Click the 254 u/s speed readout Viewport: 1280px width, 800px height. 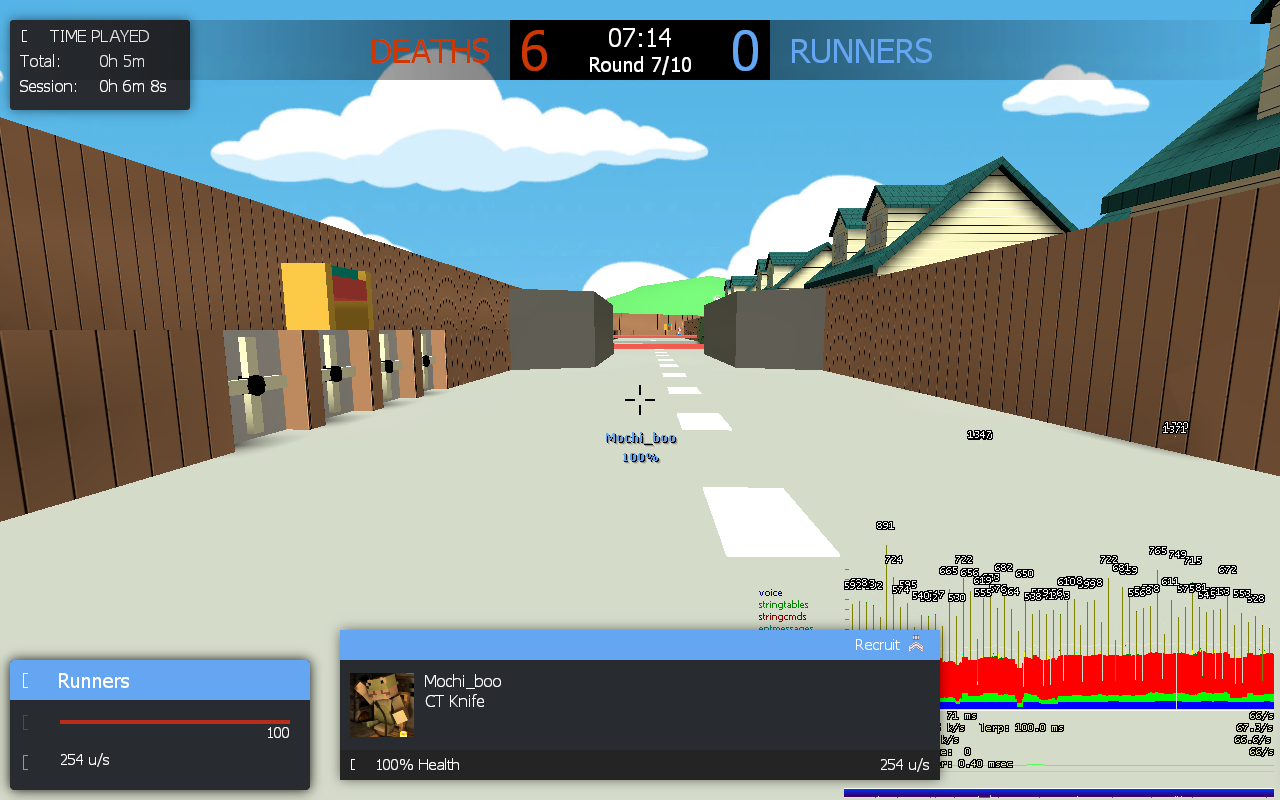[x=85, y=759]
